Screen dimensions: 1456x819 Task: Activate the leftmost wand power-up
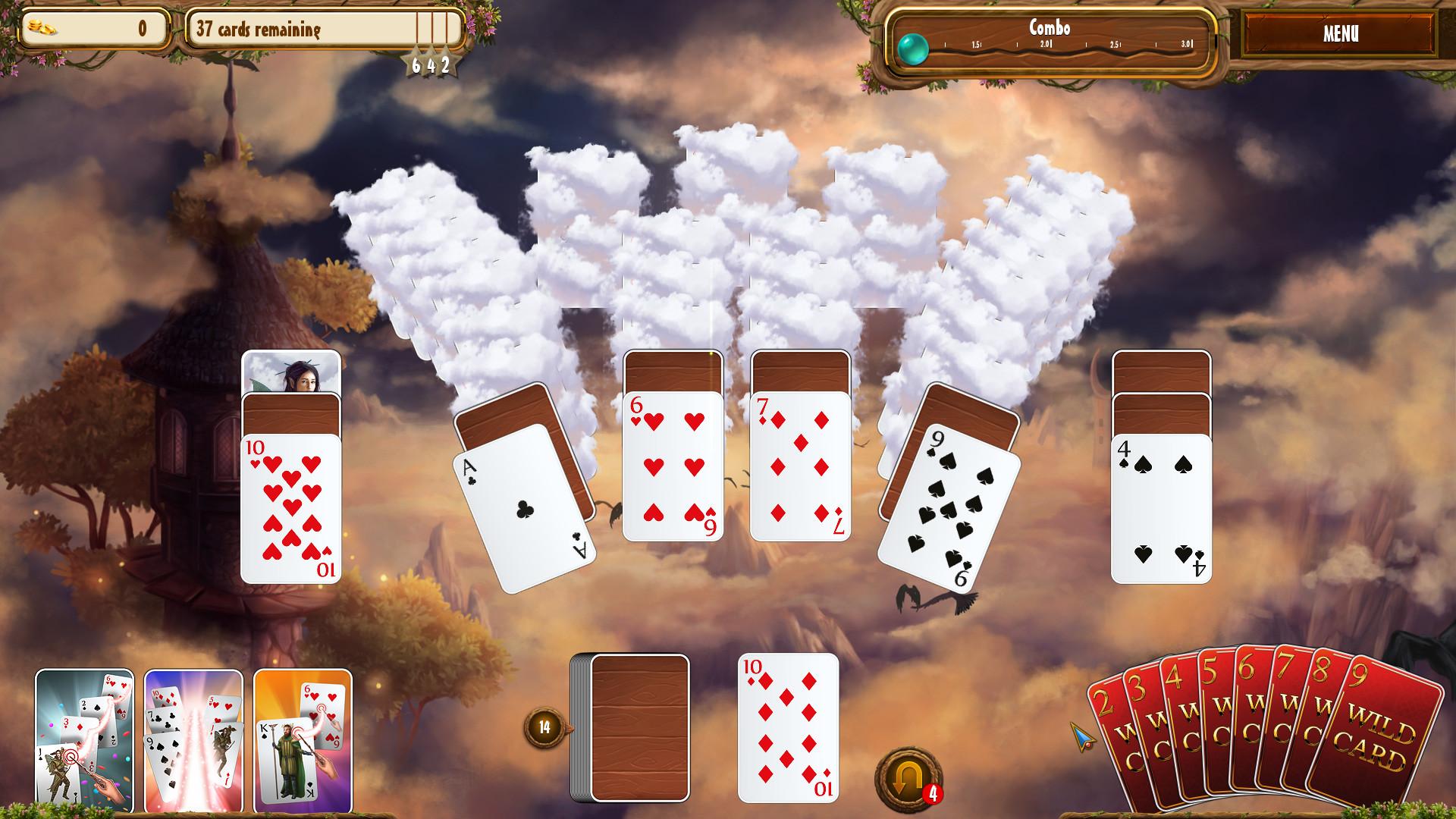click(x=83, y=739)
